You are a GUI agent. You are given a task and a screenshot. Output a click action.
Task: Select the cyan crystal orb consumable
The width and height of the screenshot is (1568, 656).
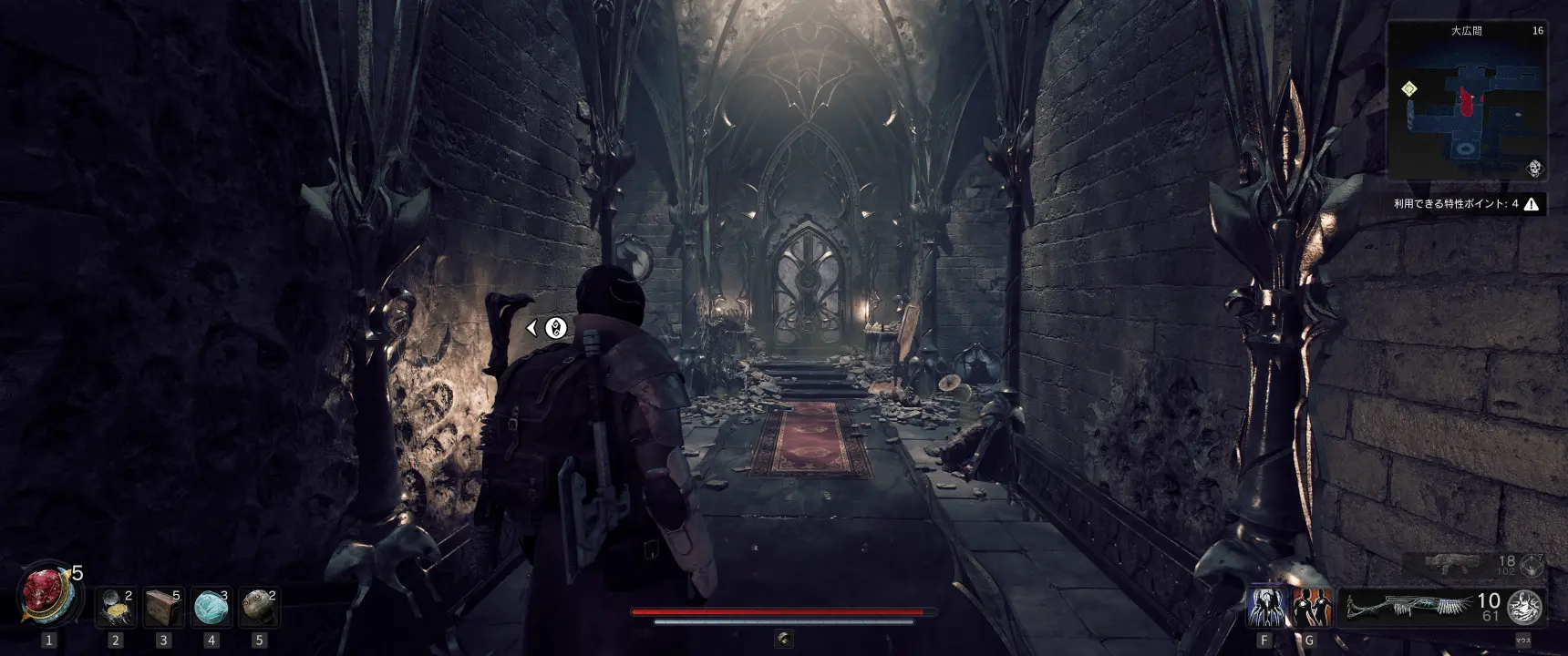click(x=211, y=608)
